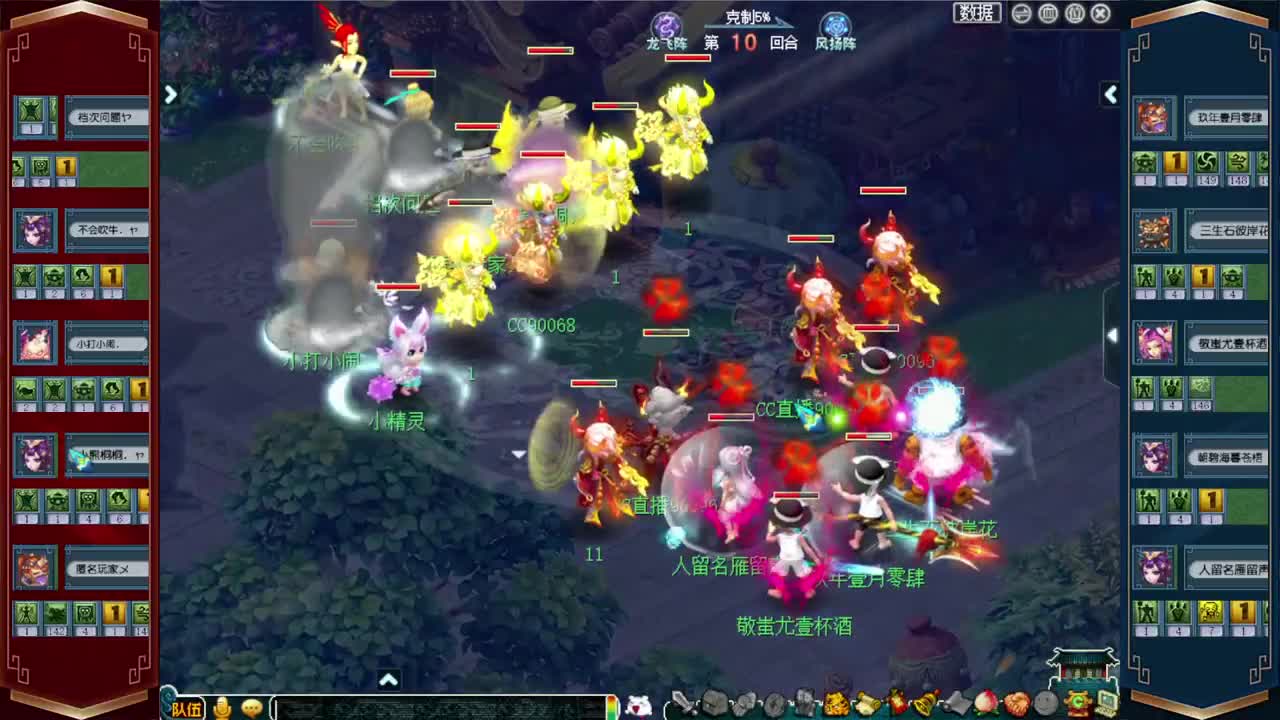Collapse the left team panel yellow arrow
Screen dimensions: 1280x720
coord(170,95)
